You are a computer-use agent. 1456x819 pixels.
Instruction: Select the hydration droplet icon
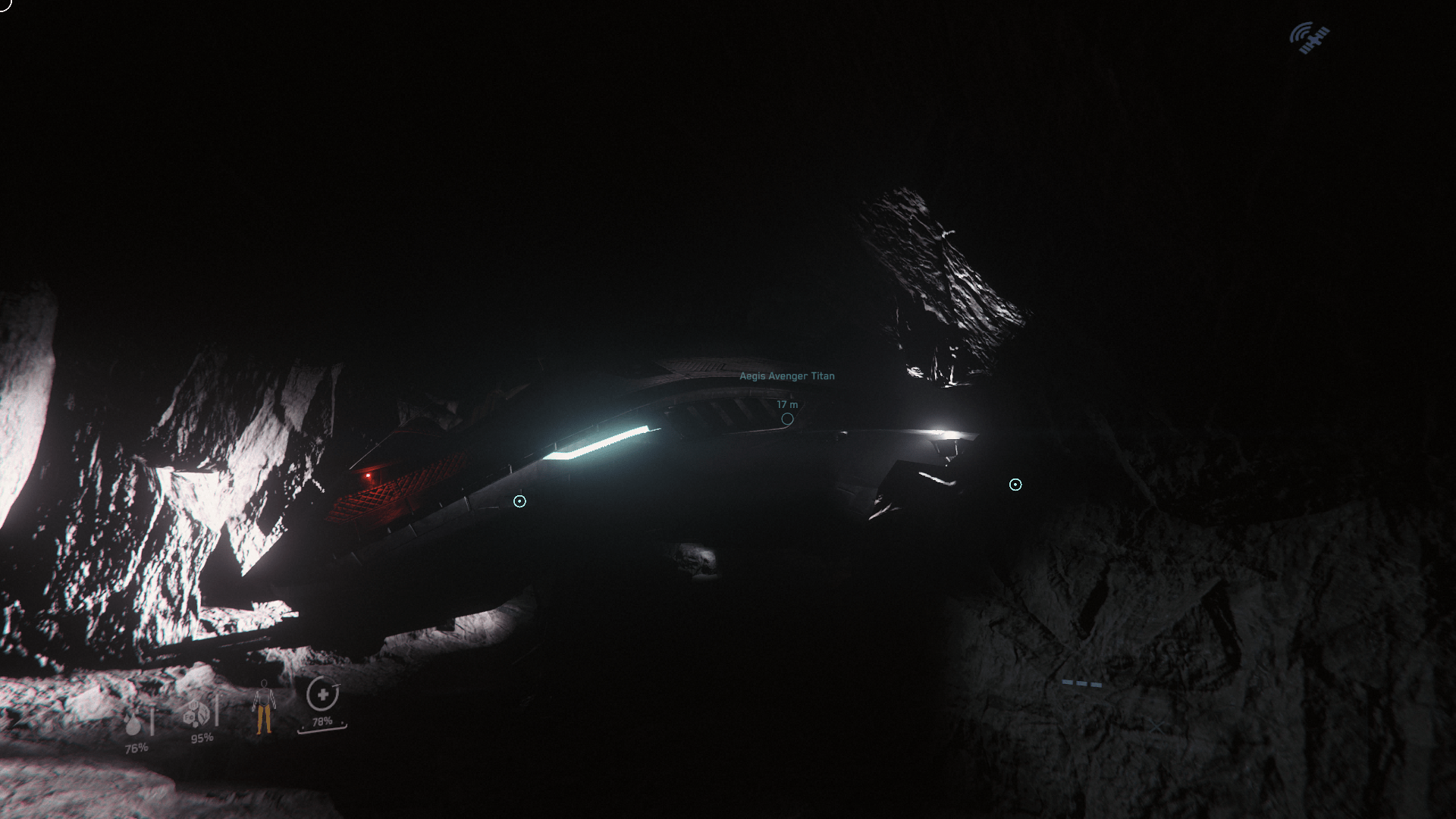[x=133, y=726]
